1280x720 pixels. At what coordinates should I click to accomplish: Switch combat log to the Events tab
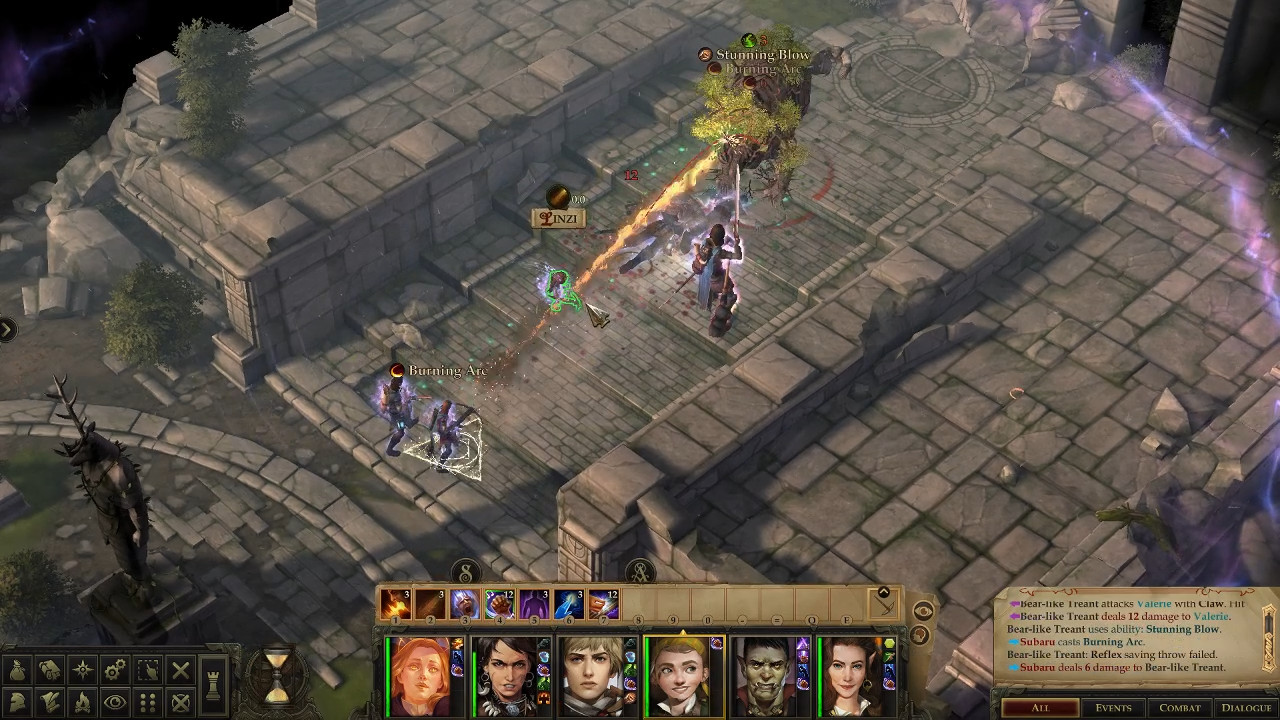[x=1113, y=708]
